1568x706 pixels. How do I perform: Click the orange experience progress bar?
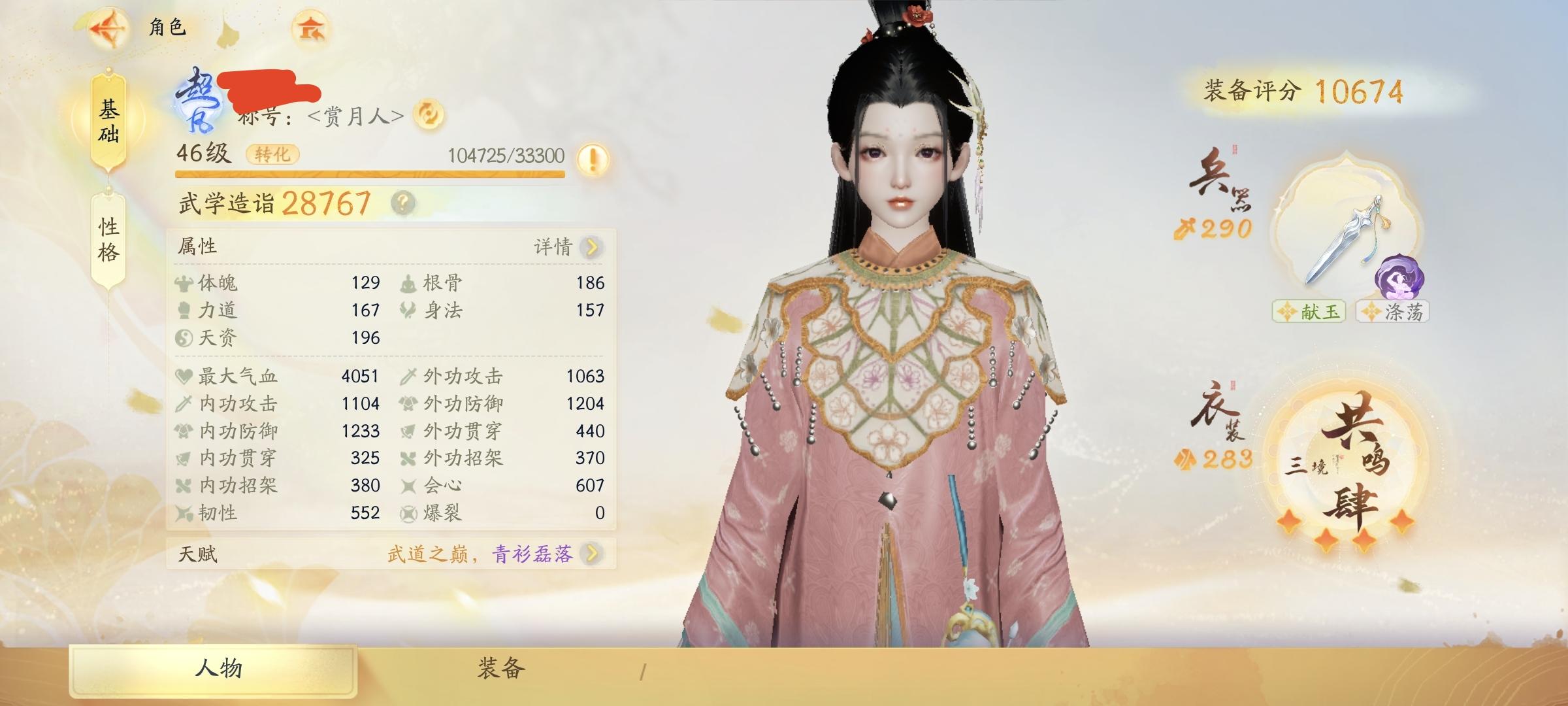(x=372, y=175)
